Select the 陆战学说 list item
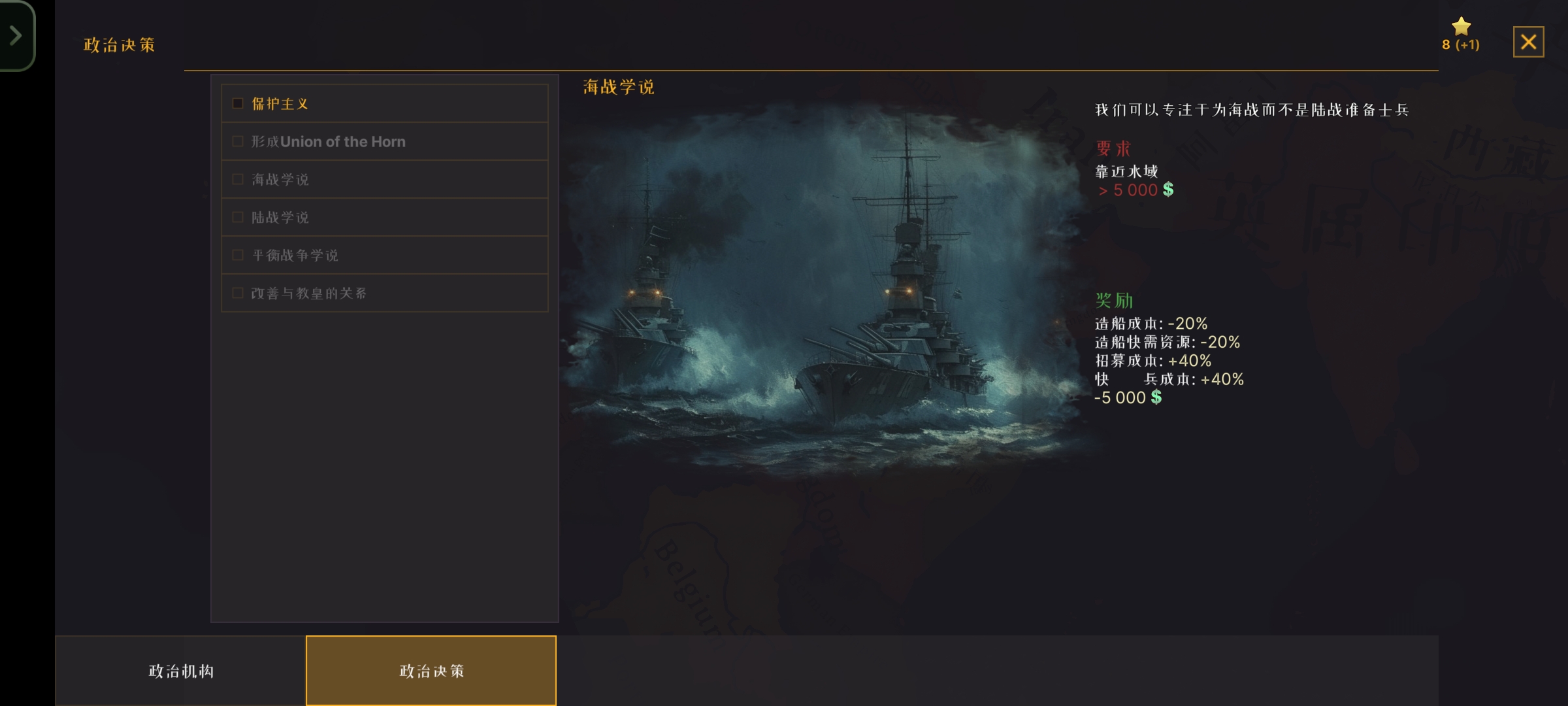Screen dimensions: 1568x706 [x=384, y=217]
